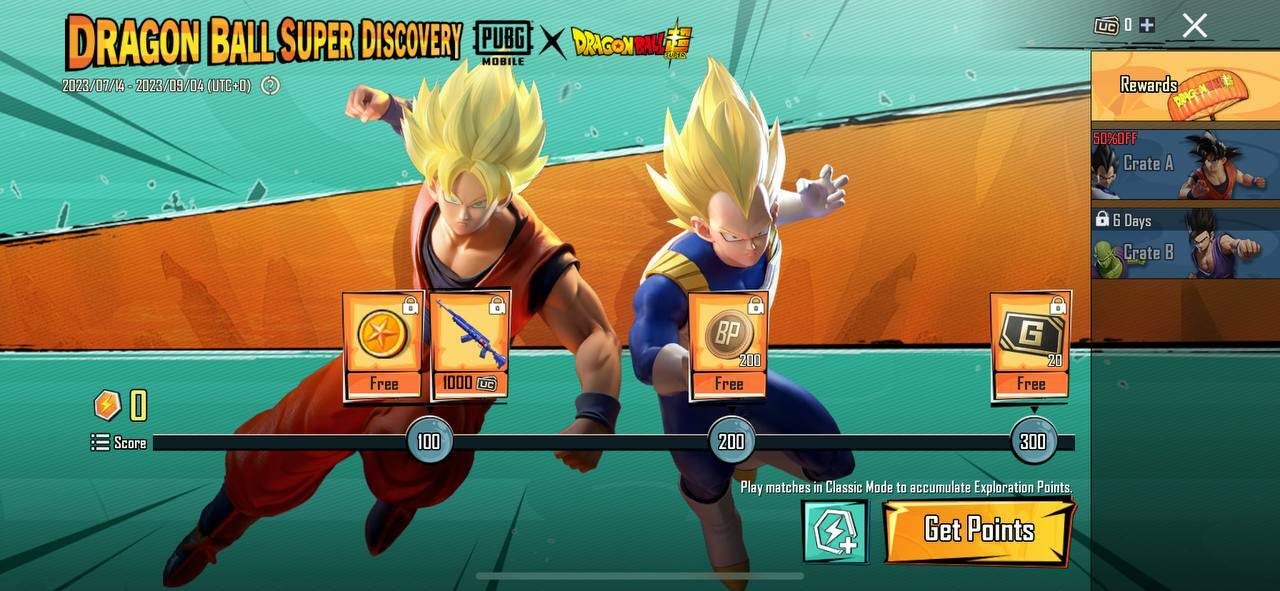This screenshot has width=1280, height=591.
Task: Open the Score list details
Action: (119, 442)
